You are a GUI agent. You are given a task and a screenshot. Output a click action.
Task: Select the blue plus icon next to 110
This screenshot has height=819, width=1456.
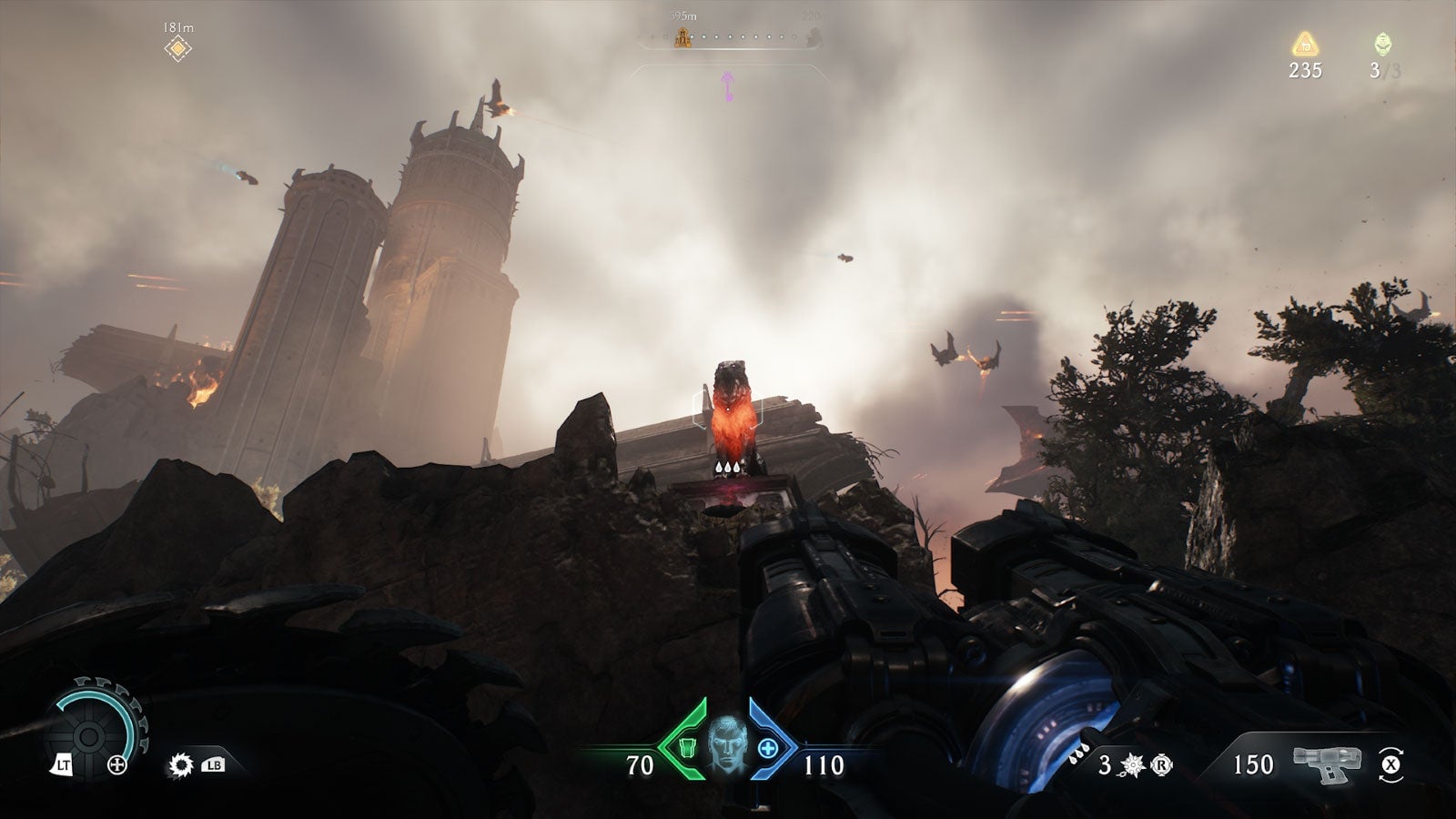click(769, 749)
